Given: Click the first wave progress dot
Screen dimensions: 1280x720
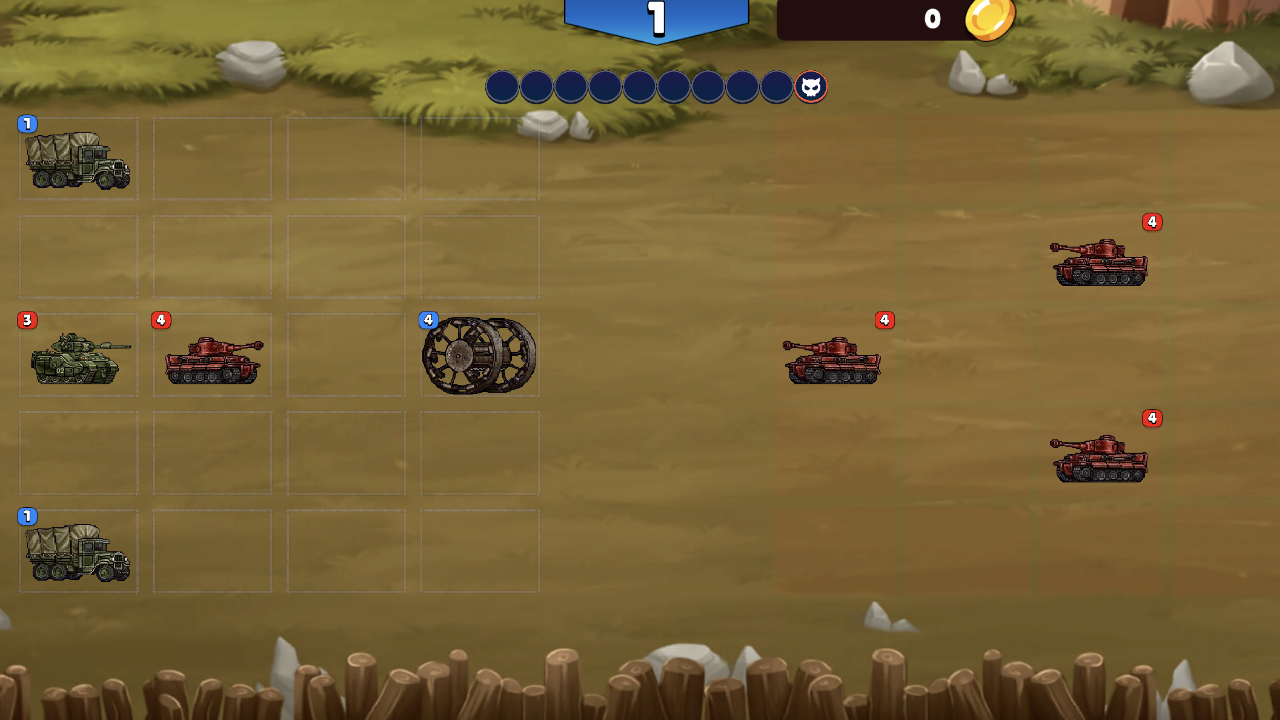Looking at the screenshot, I should 503,87.
